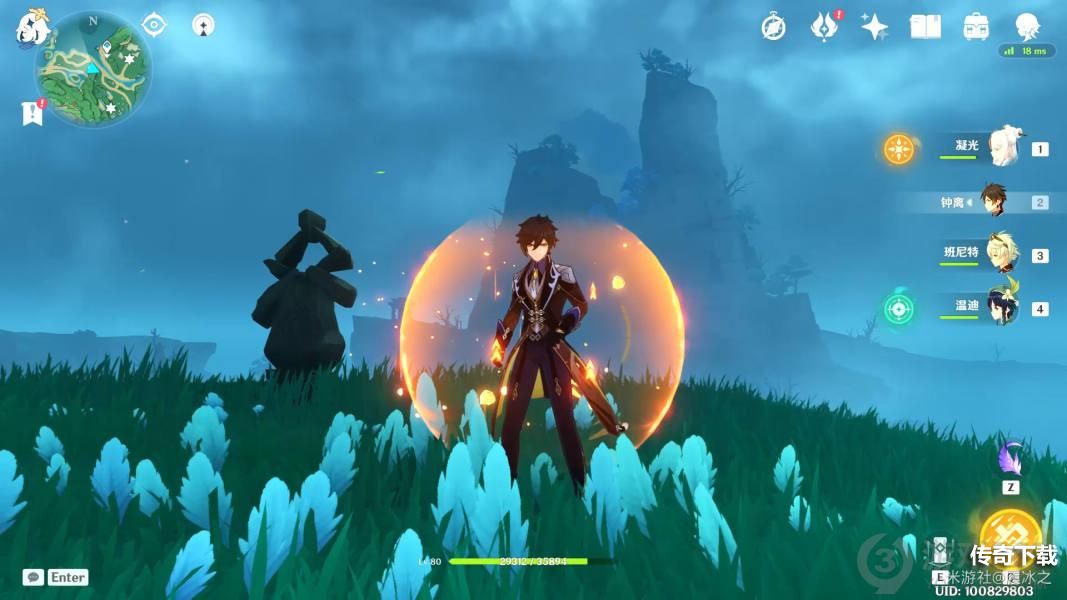Switch to party member 凝光

(x=1002, y=148)
